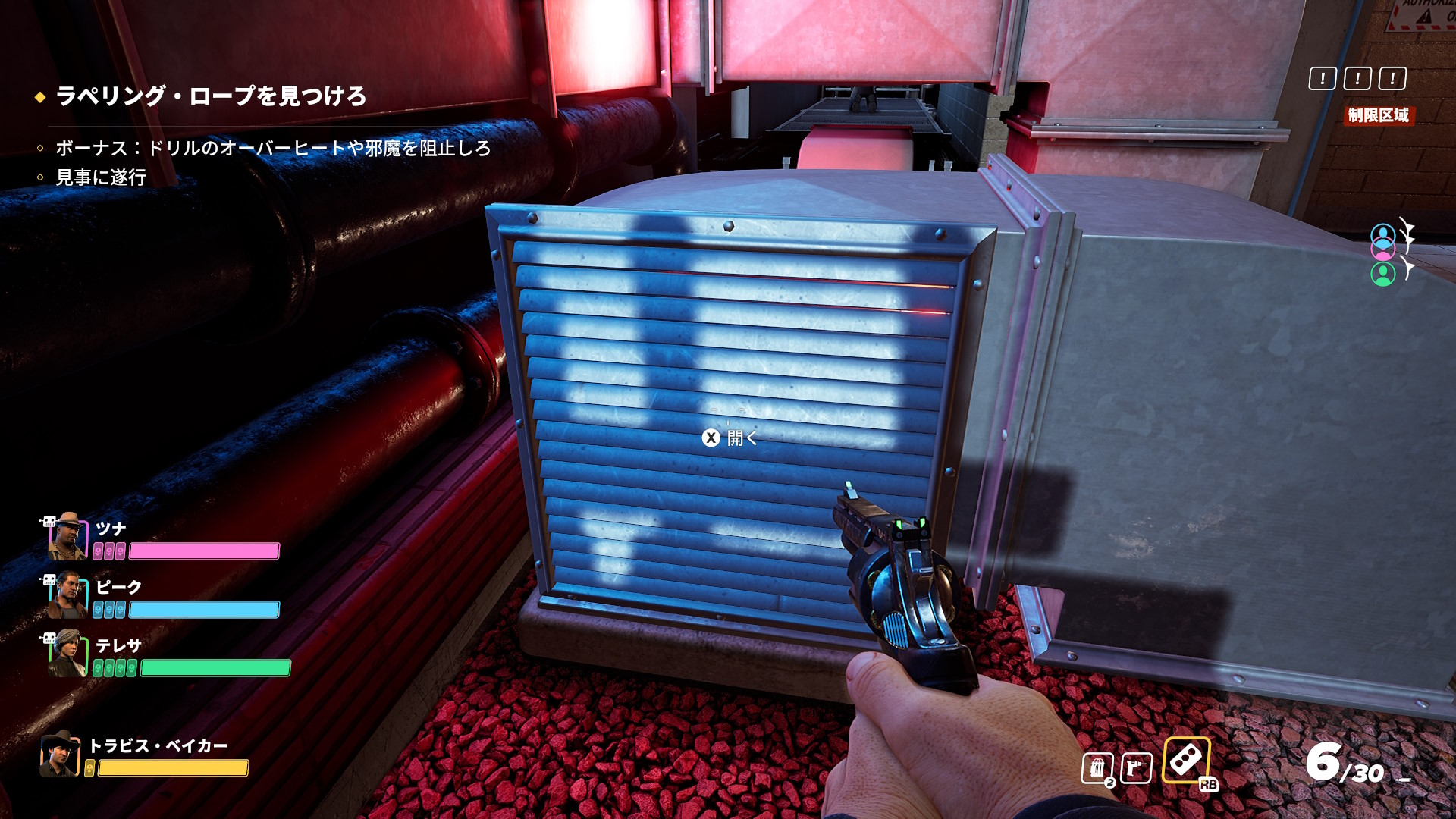Select the ラペリング・ロープを見つけろ objective
The height and width of the screenshot is (819, 1456).
(210, 96)
